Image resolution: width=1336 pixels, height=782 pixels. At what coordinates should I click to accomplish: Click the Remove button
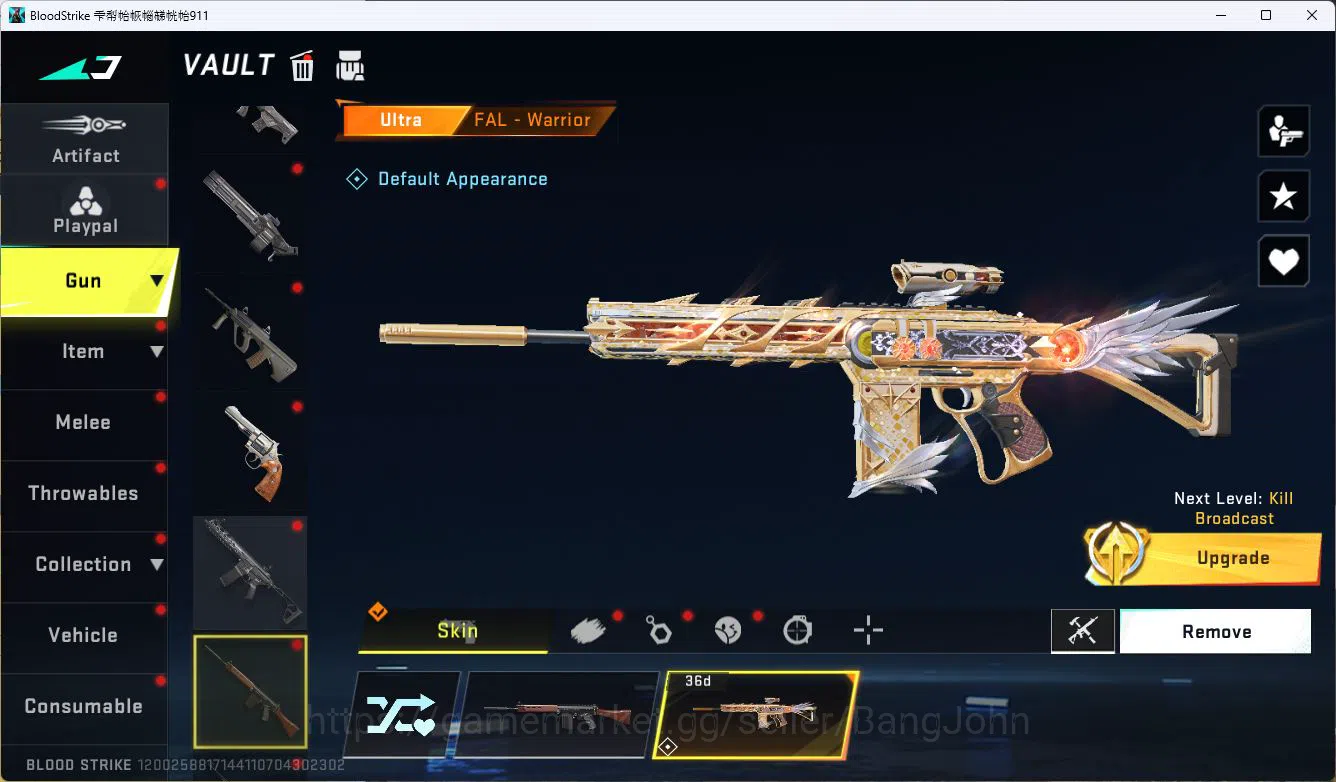tap(1216, 631)
